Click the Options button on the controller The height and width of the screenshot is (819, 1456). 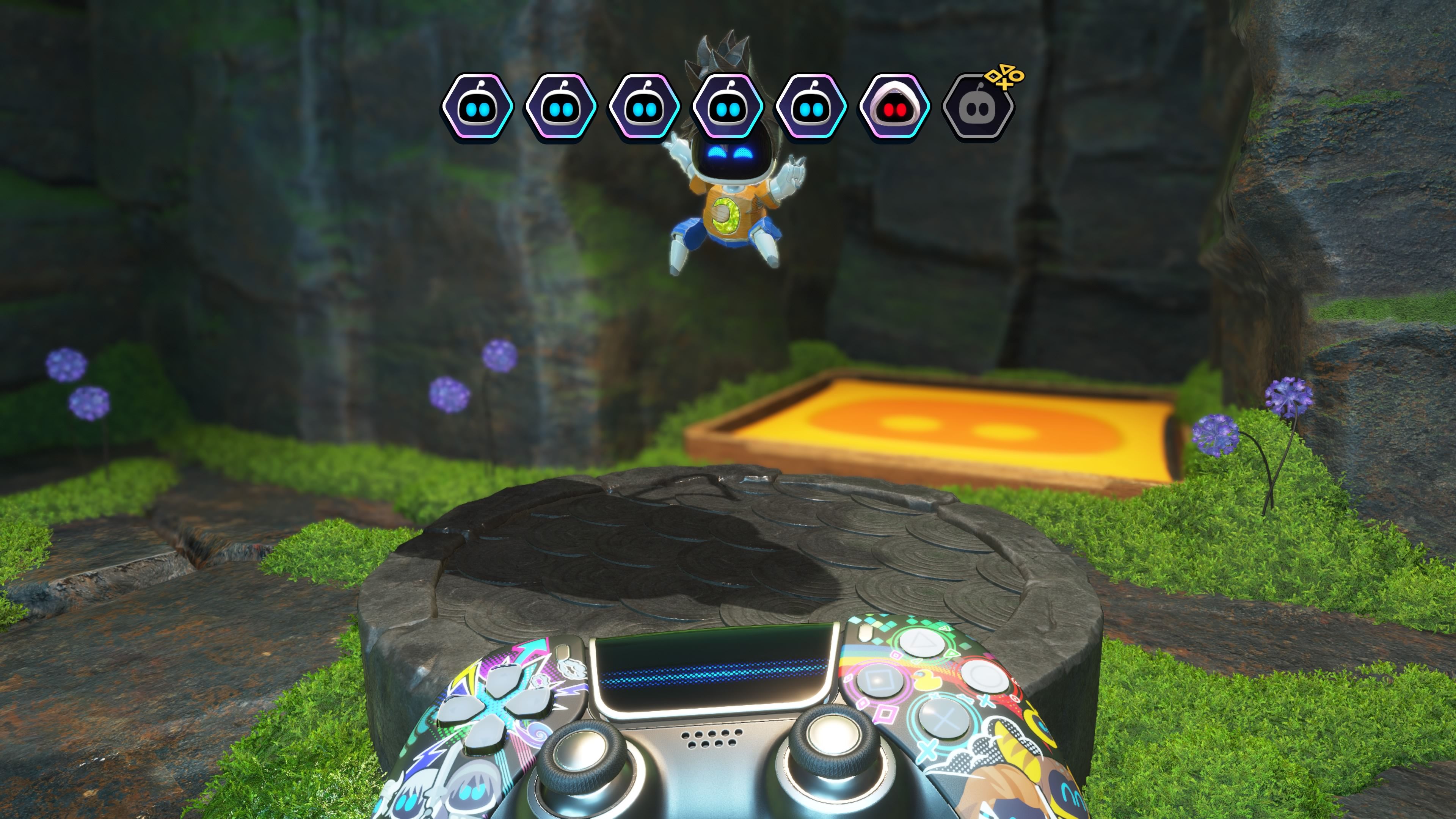(x=865, y=633)
